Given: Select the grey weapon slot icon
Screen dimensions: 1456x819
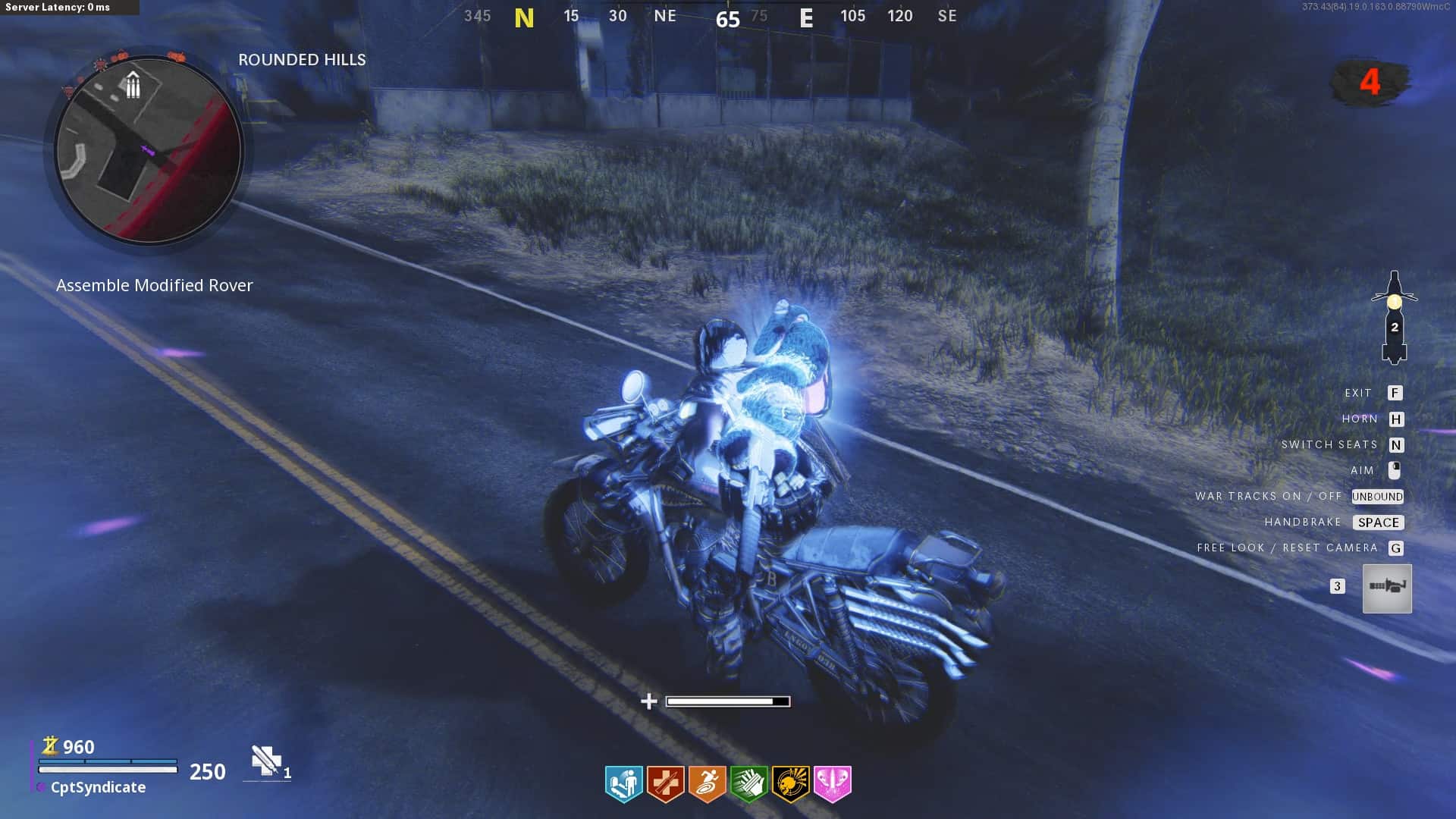Looking at the screenshot, I should tap(1387, 588).
